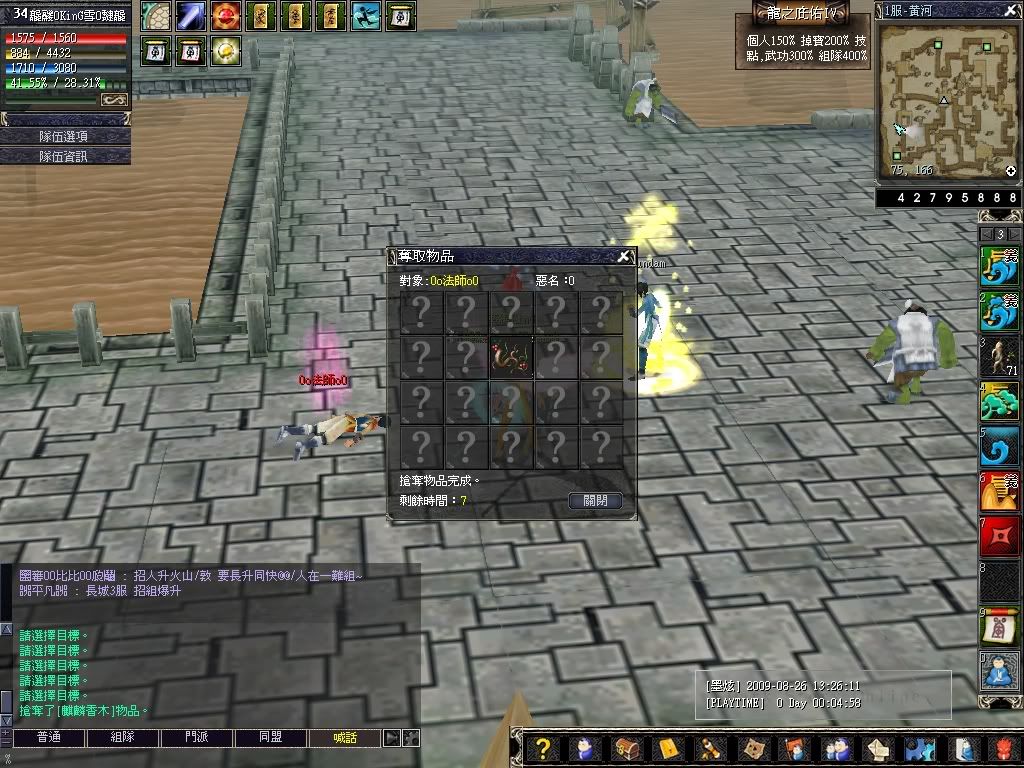Open the 隊伍資訊 team info panel
Viewport: 1024px width, 768px height.
click(x=65, y=156)
